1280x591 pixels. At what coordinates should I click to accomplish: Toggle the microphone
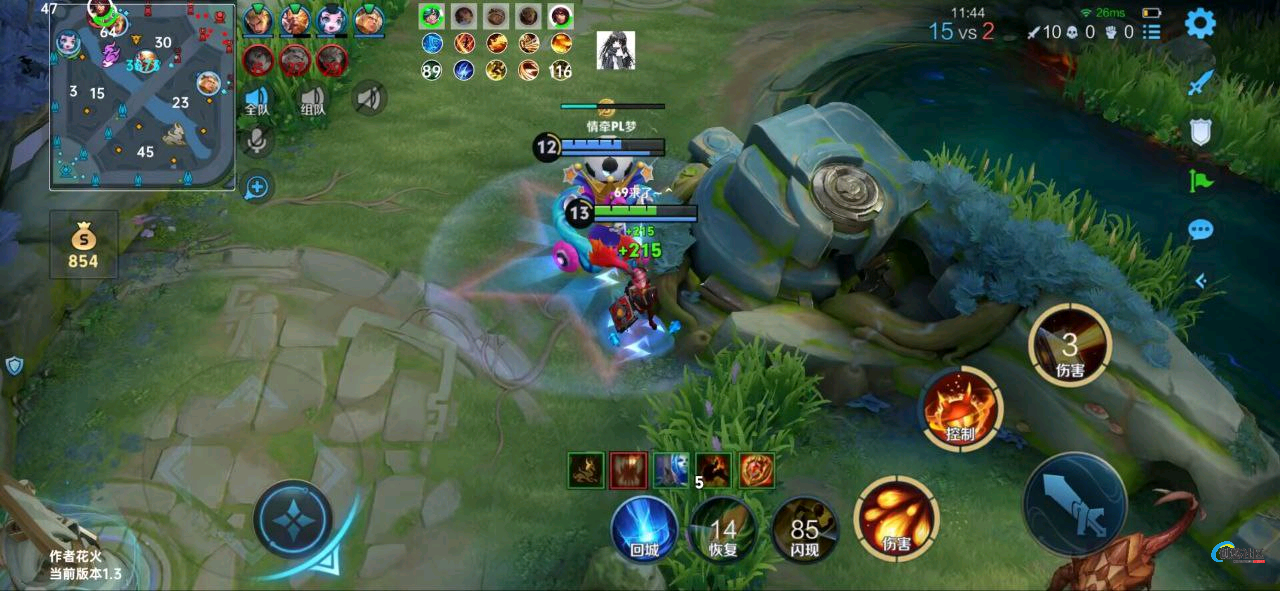(x=257, y=141)
